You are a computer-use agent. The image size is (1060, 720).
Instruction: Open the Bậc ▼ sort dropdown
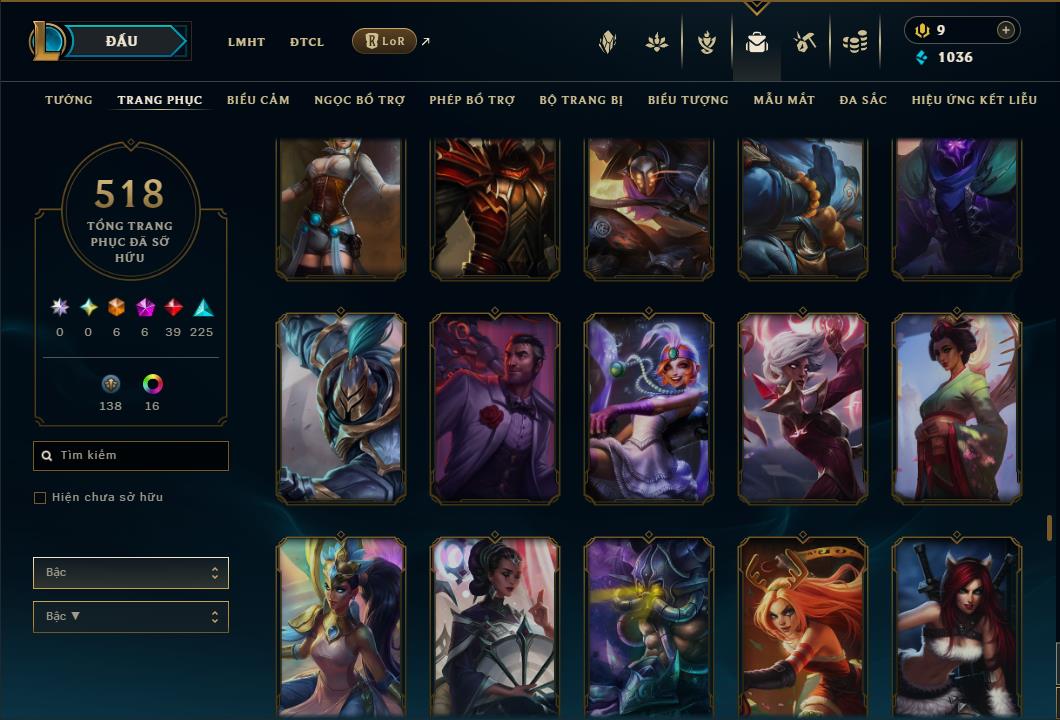(x=131, y=617)
